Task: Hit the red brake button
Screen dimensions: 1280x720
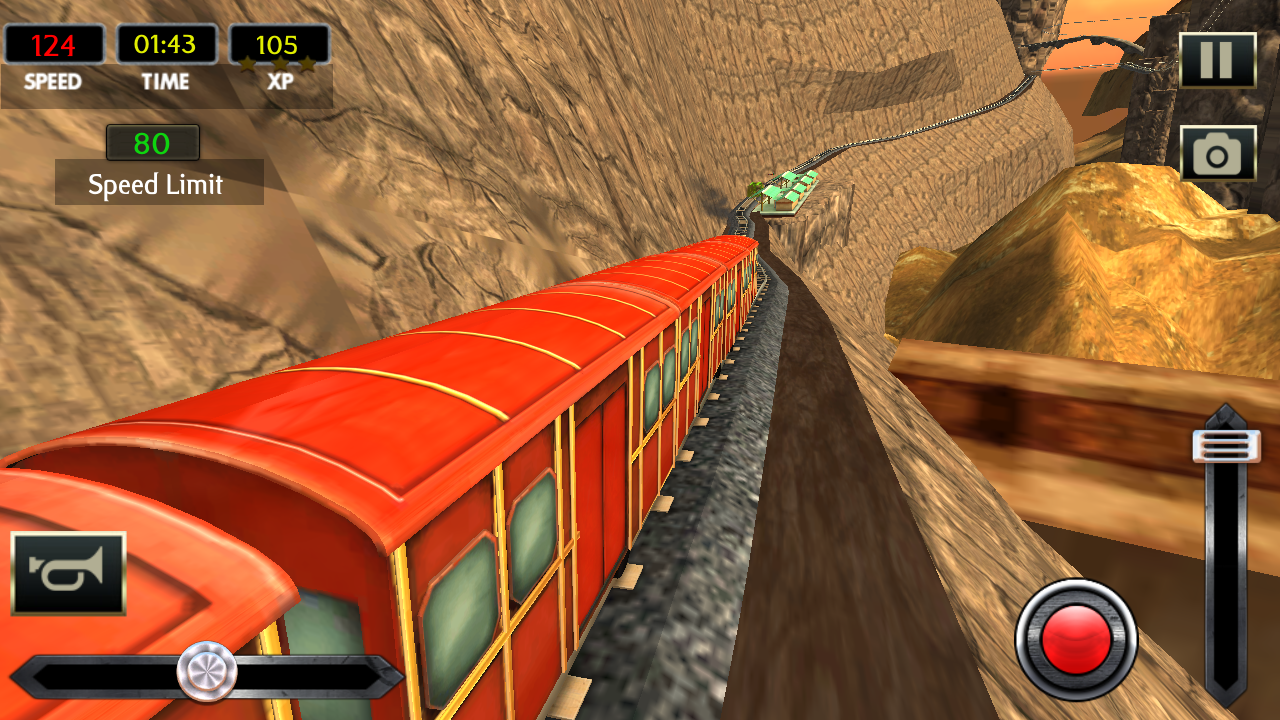Action: tap(1076, 640)
